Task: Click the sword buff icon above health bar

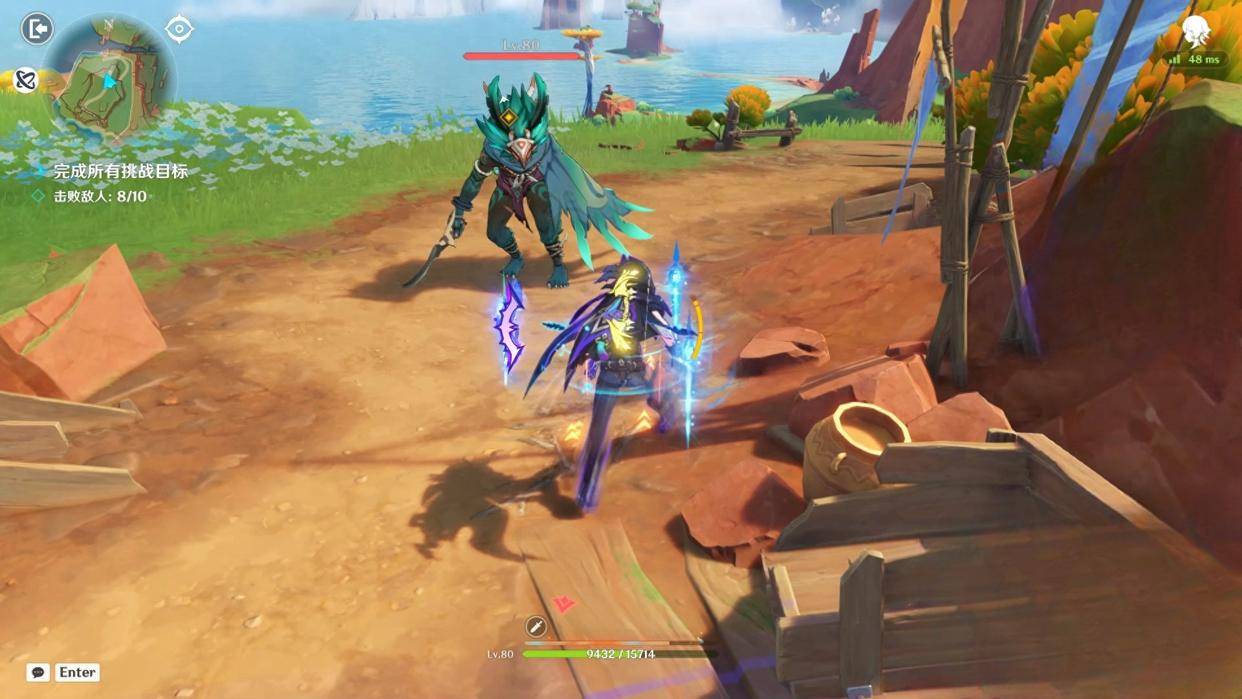Action: click(536, 627)
